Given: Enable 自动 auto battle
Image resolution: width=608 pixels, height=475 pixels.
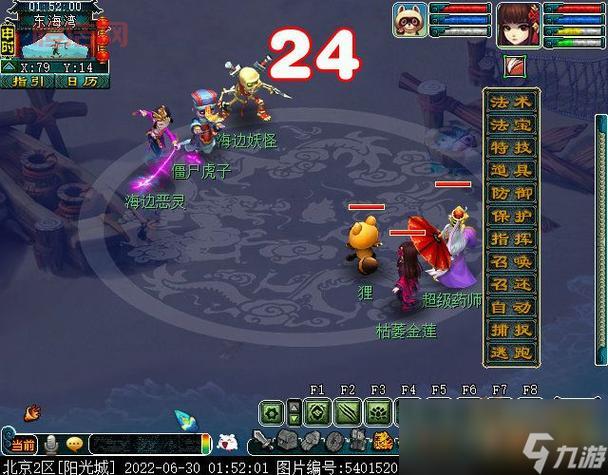Looking at the screenshot, I should tap(511, 308).
